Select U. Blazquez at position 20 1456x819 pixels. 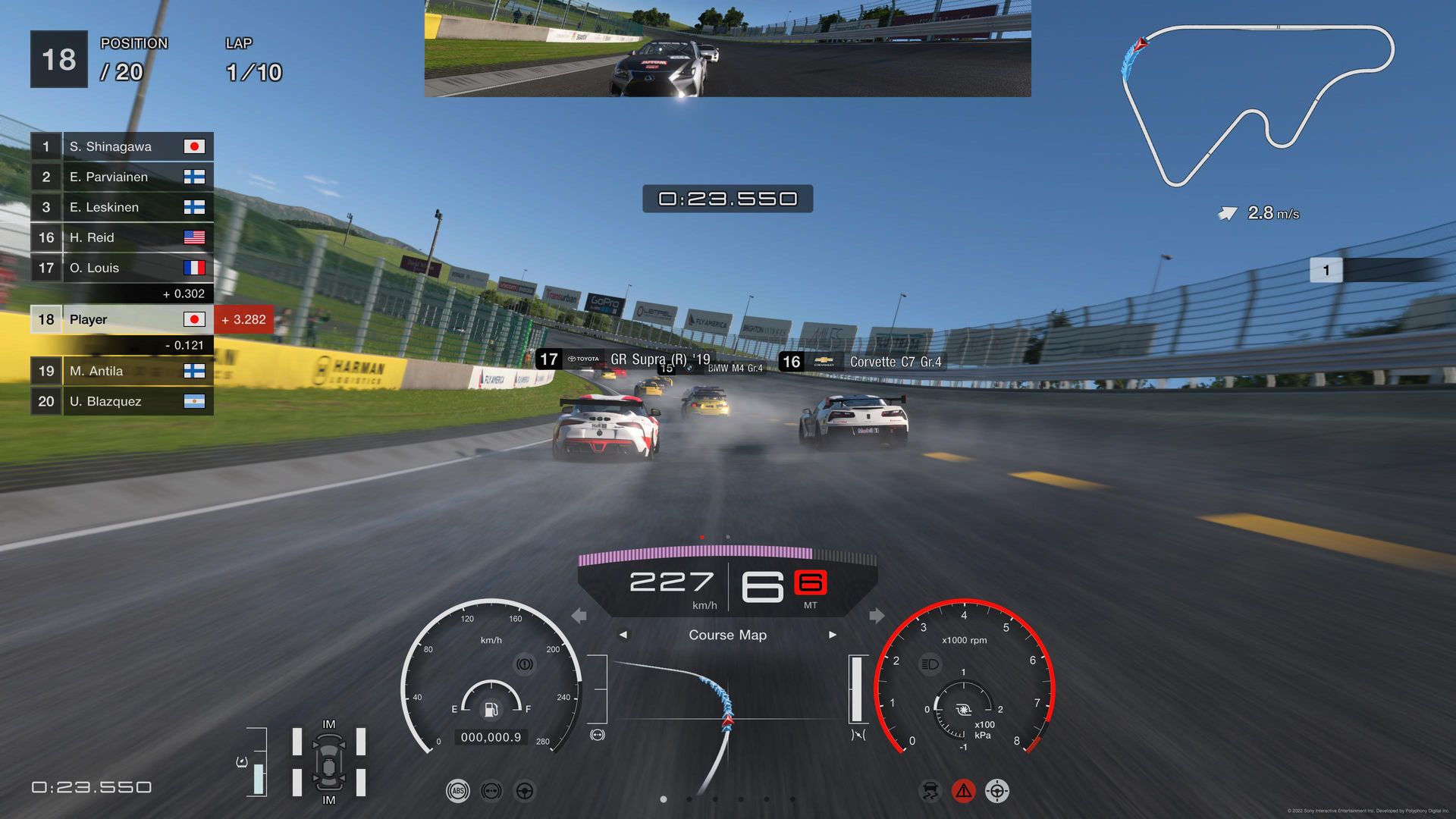coord(121,401)
